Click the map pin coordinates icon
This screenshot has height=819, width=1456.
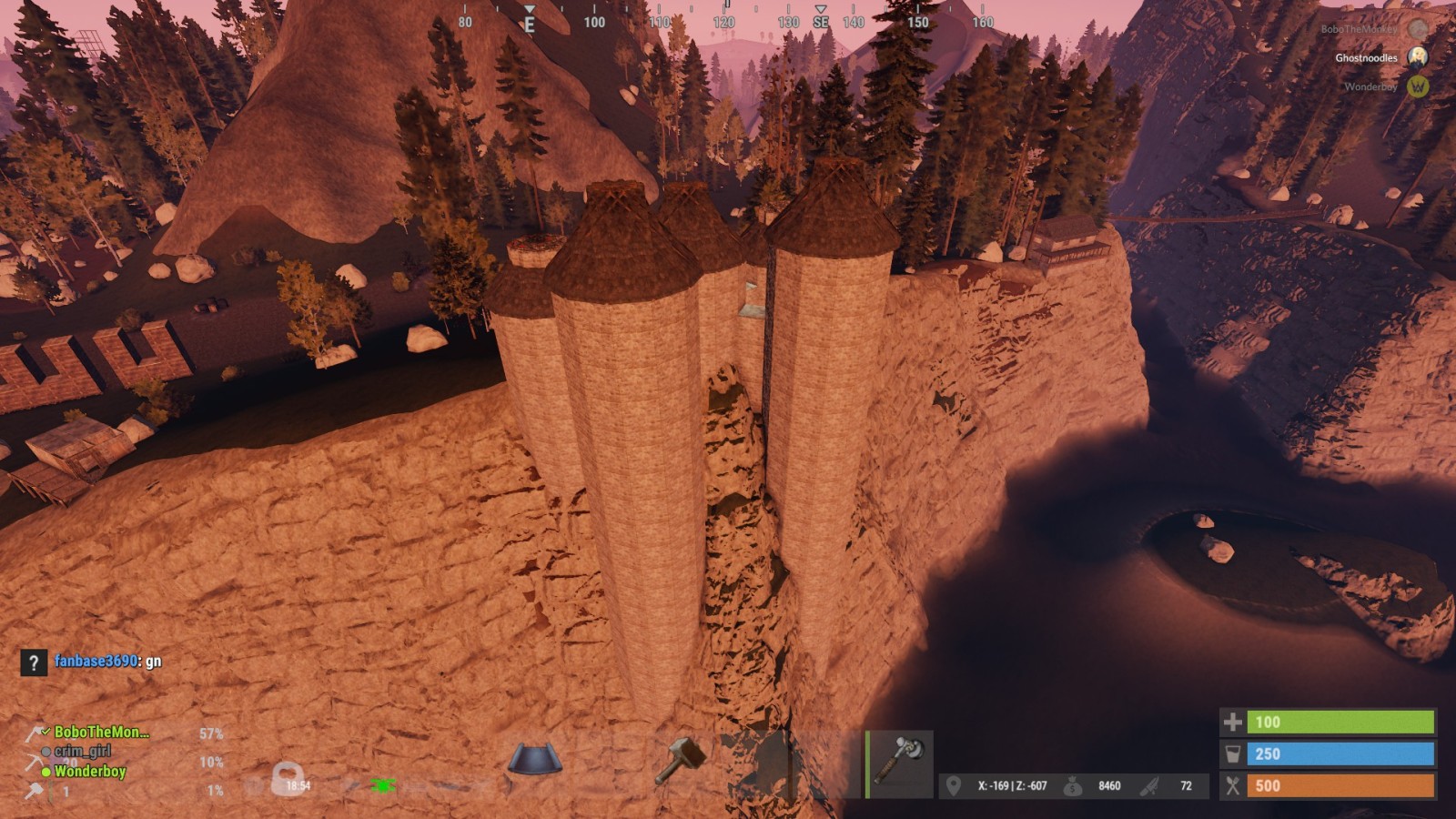[953, 785]
